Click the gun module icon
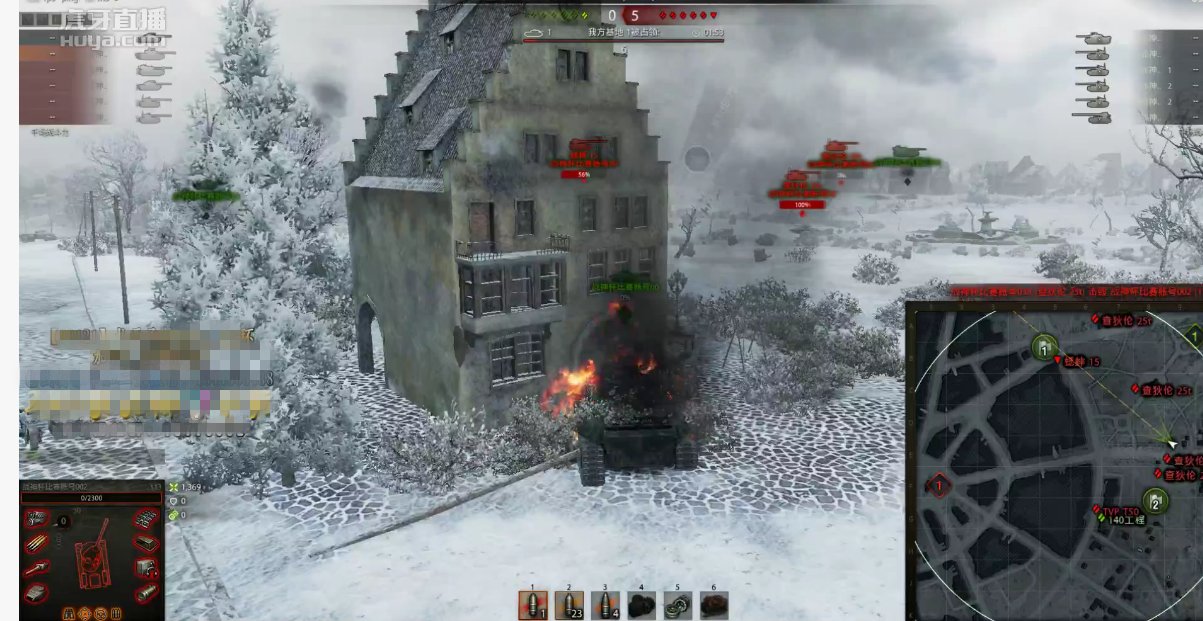This screenshot has height=621, width=1203. tap(36, 568)
